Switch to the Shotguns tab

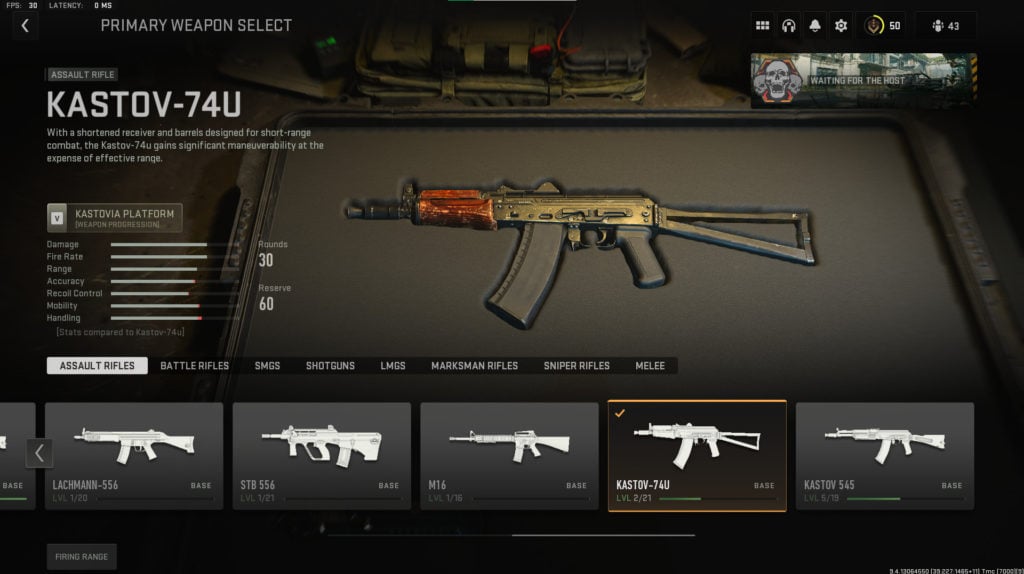pyautogui.click(x=330, y=366)
